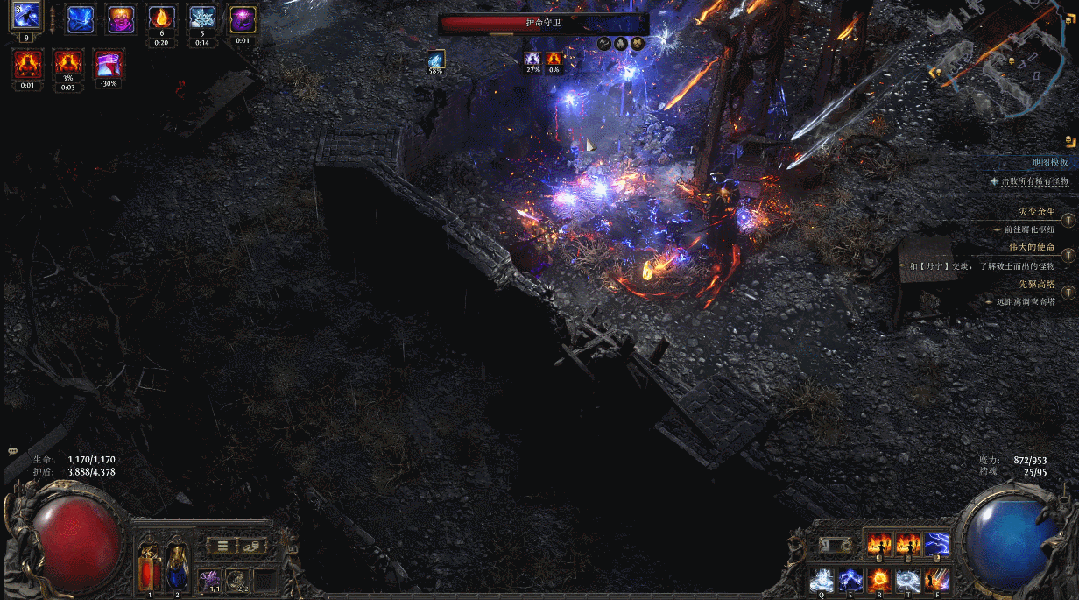Inspect the flame buff with 6 stacks
Screen dimensions: 1079x600
161,18
